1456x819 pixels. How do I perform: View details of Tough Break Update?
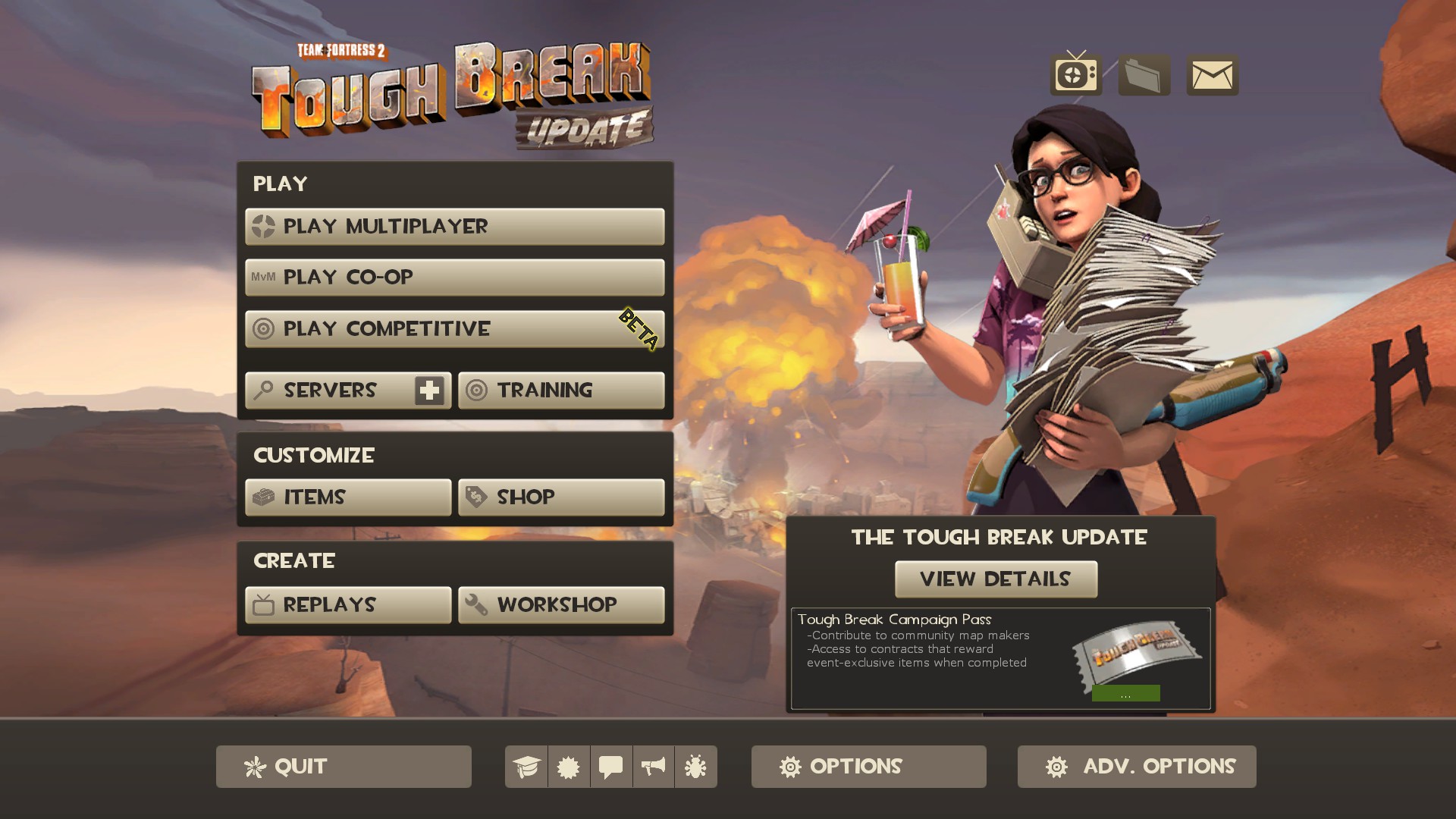(x=996, y=579)
